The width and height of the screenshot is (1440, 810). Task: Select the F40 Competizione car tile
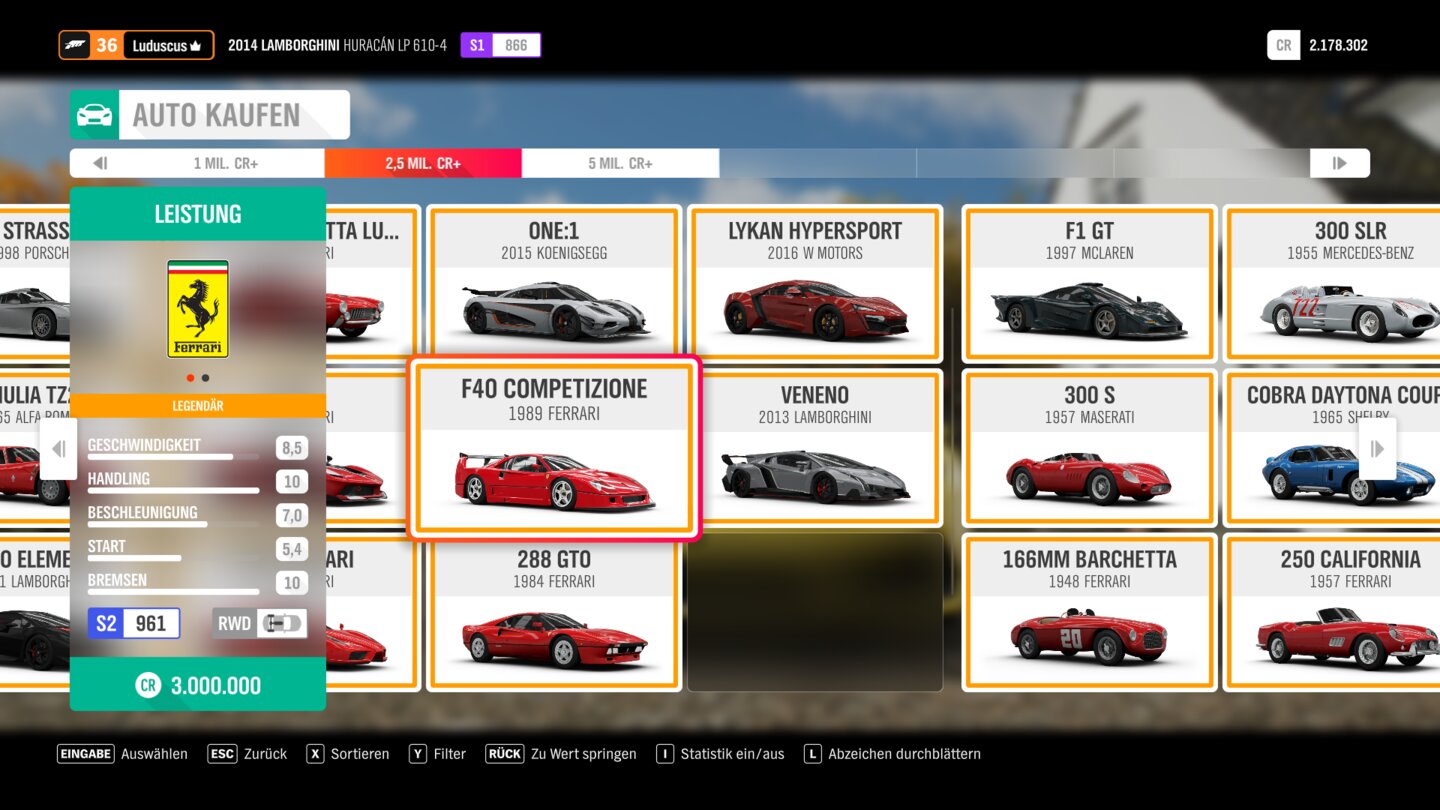point(554,448)
